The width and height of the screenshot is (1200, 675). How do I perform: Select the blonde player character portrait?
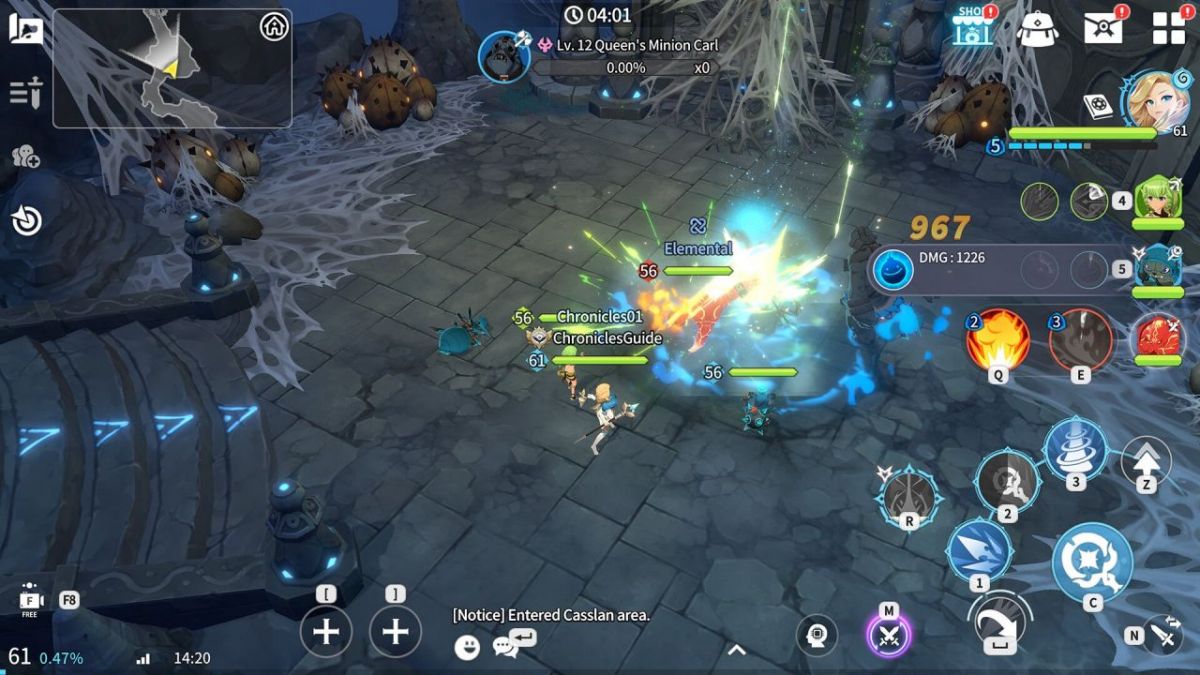pyautogui.click(x=1156, y=99)
